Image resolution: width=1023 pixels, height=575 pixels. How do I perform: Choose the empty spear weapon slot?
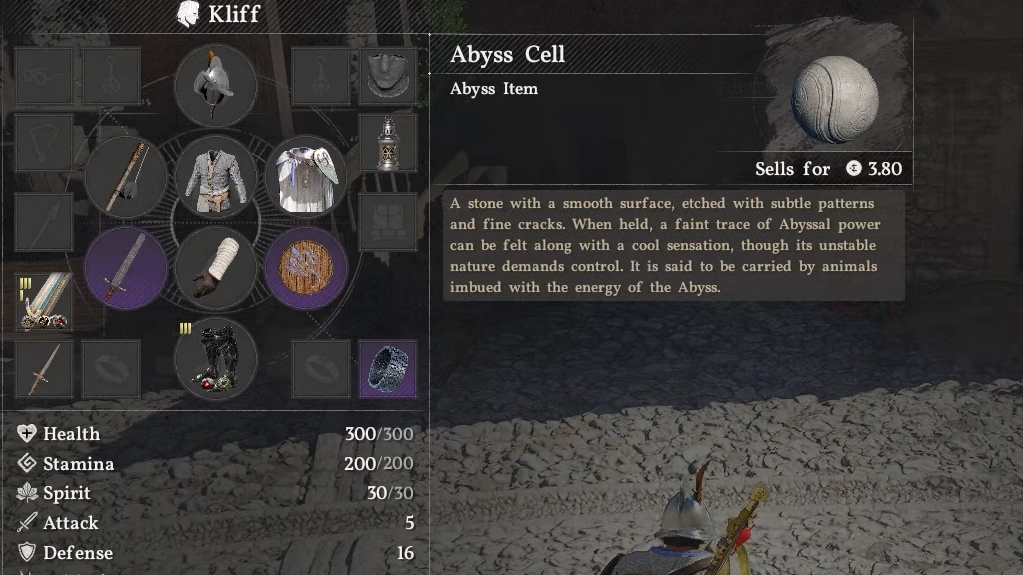click(44, 222)
